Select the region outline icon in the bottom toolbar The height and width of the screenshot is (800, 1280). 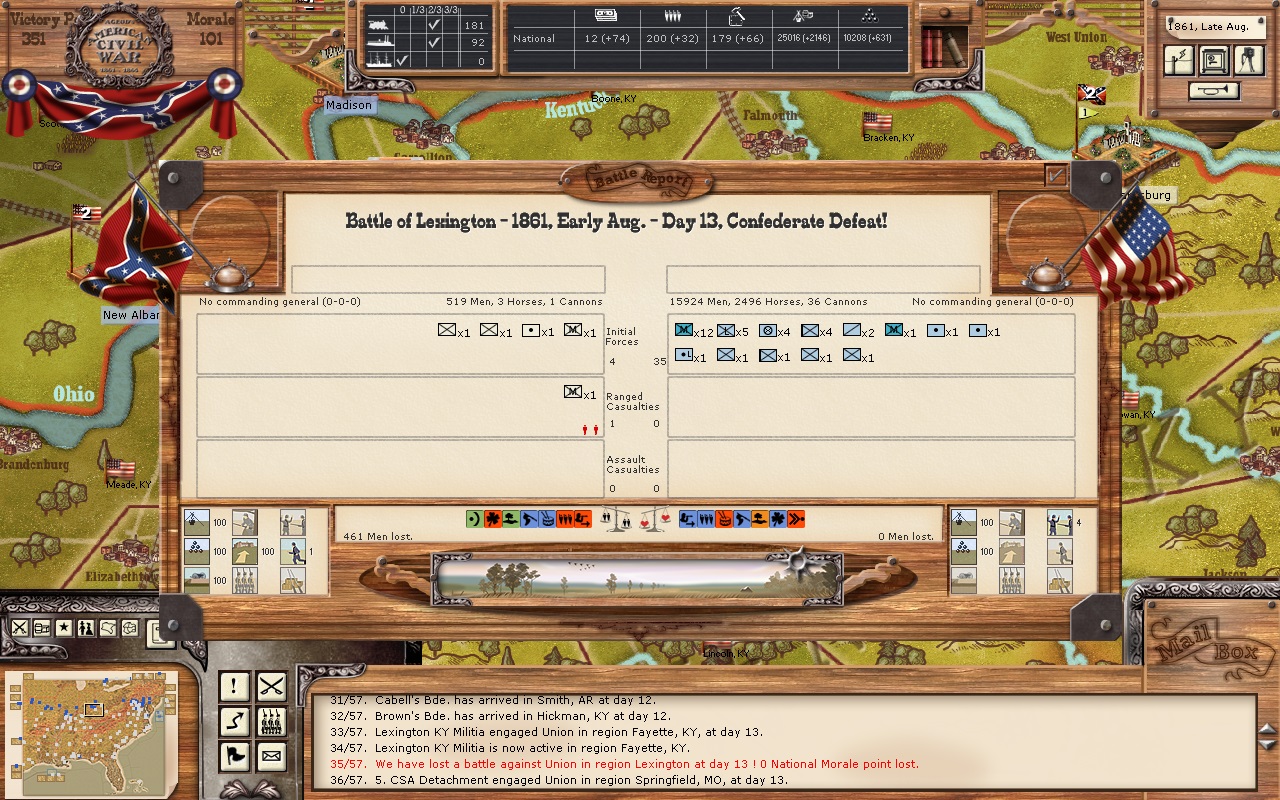click(x=106, y=627)
